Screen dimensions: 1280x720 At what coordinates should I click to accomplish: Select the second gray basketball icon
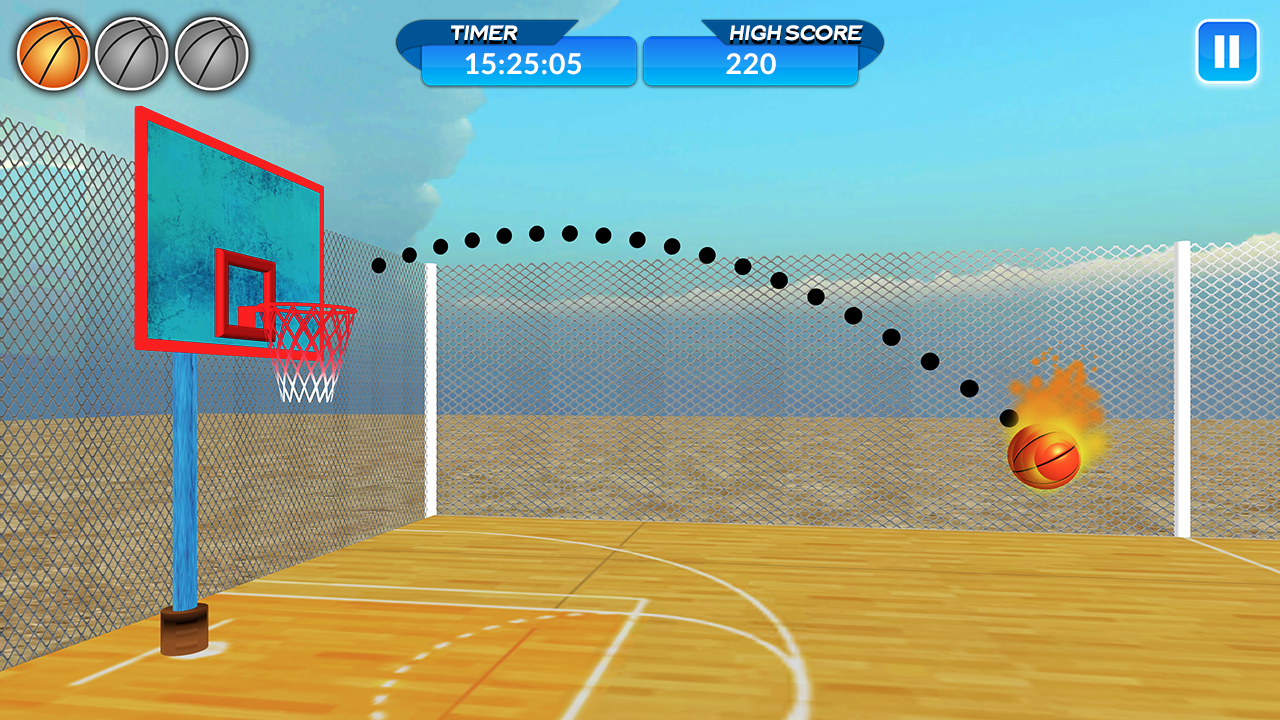tap(130, 52)
